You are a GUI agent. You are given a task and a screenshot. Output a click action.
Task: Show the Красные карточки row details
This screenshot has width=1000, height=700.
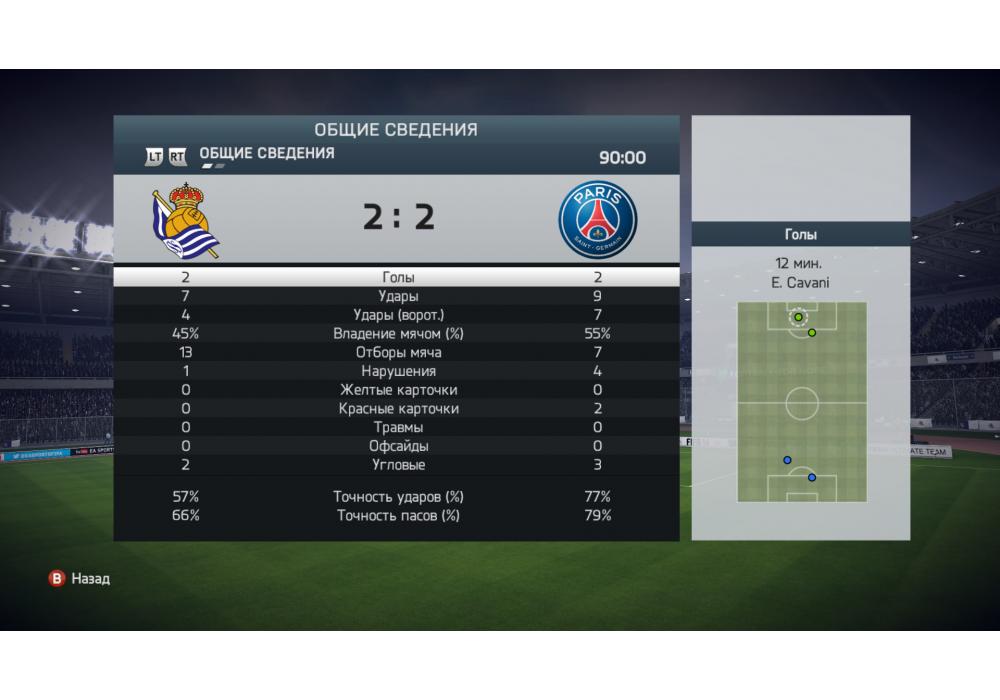(398, 409)
